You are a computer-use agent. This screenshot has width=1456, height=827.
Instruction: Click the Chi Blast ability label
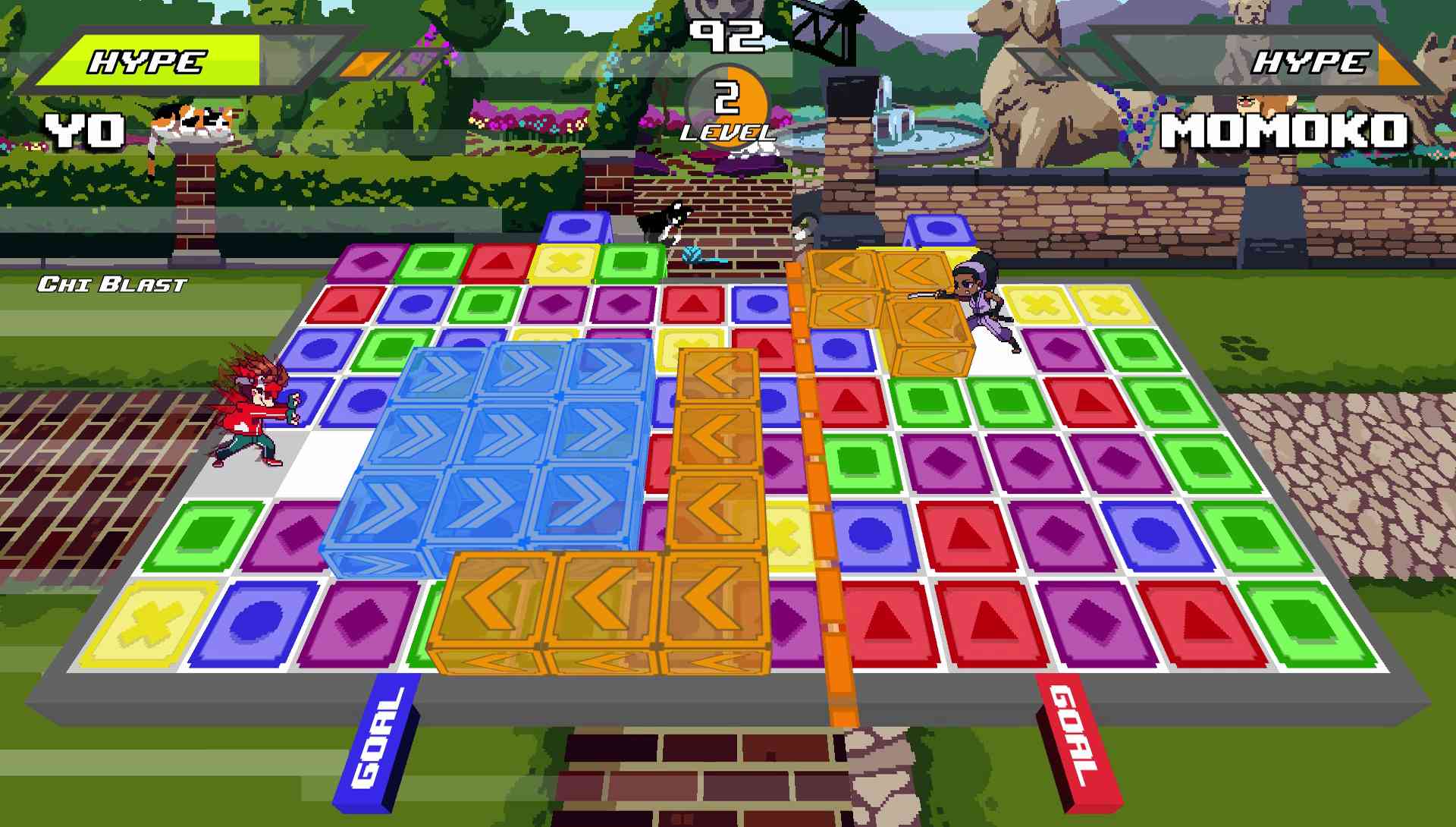[x=112, y=285]
